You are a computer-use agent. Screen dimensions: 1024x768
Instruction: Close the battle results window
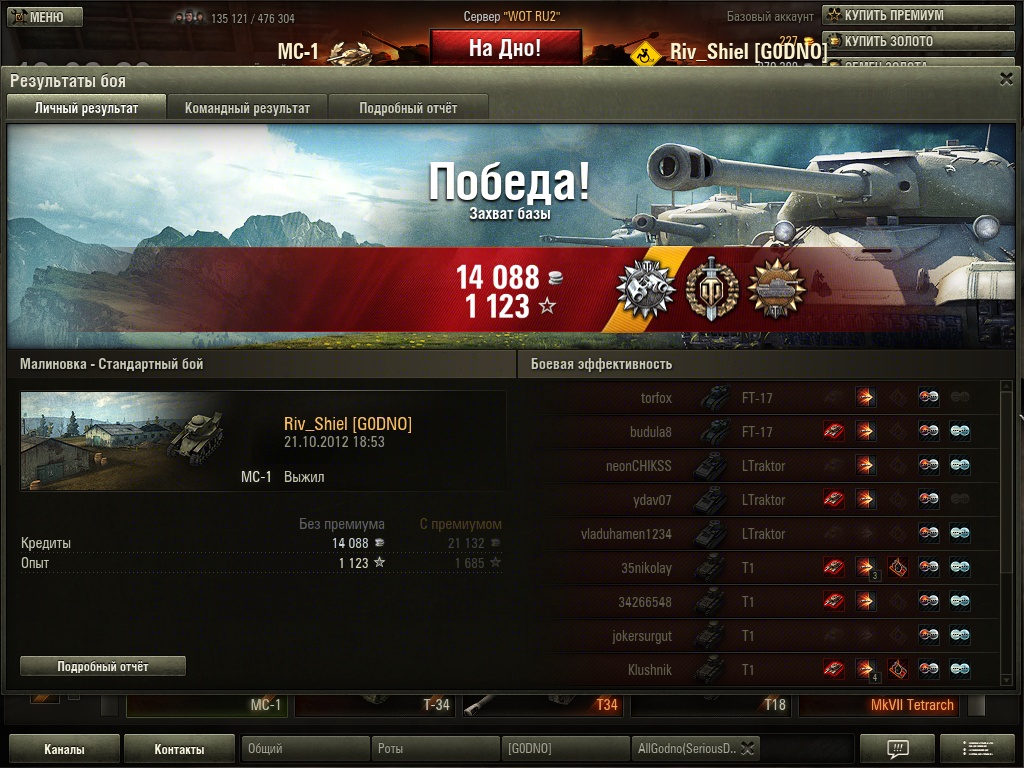click(x=1006, y=79)
